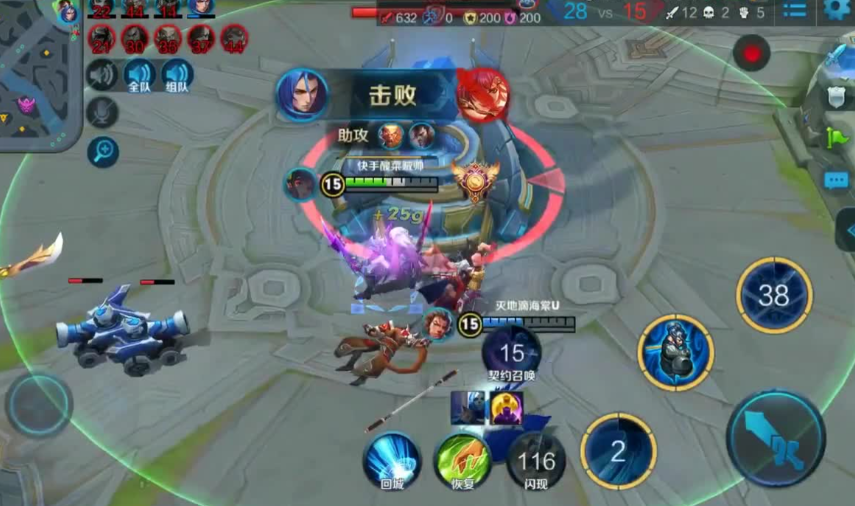Image resolution: width=855 pixels, height=506 pixels.
Task: Open the blue chat bubble
Action: (836, 180)
